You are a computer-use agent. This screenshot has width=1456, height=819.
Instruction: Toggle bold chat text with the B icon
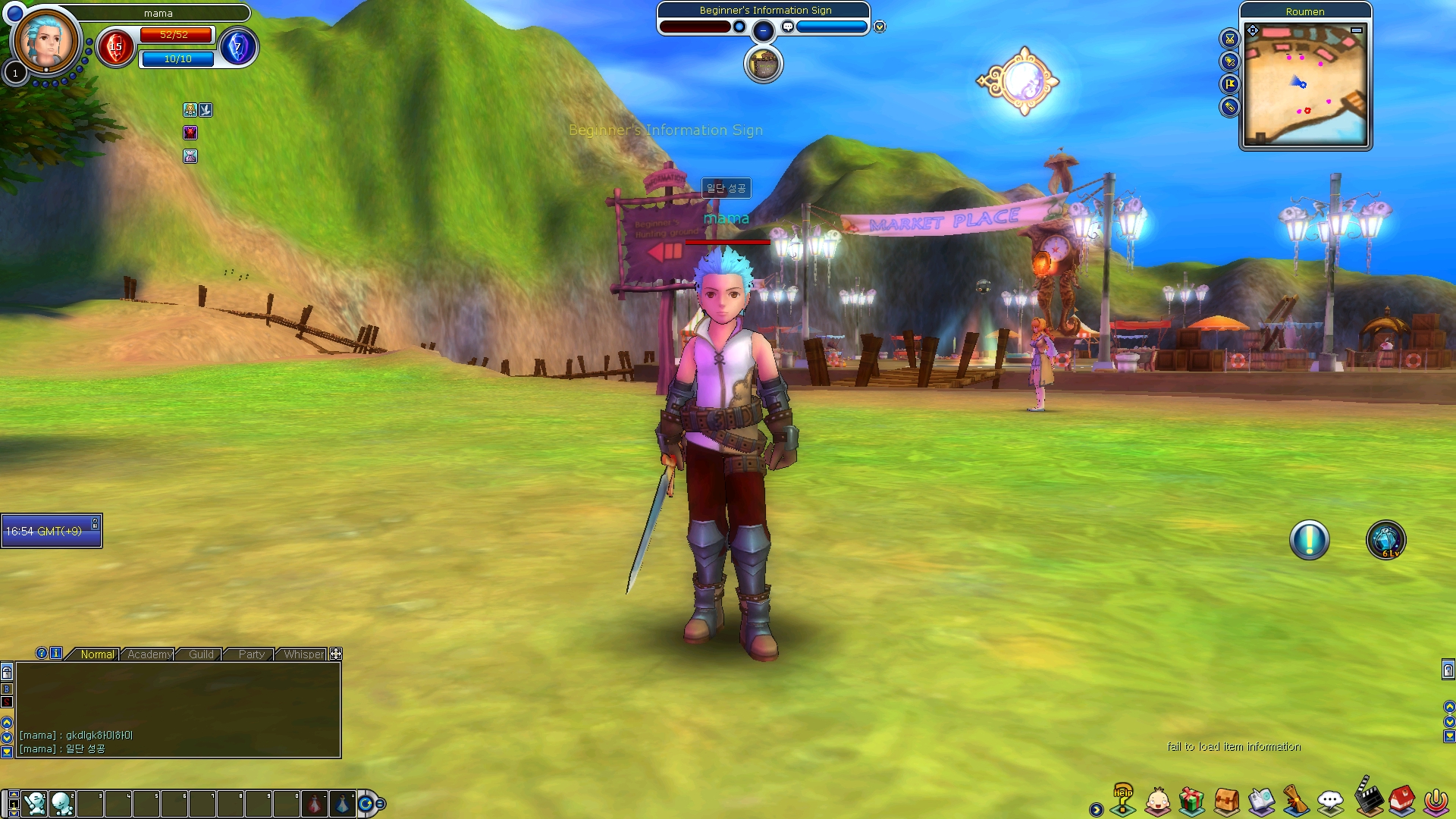pyautogui.click(x=6, y=689)
